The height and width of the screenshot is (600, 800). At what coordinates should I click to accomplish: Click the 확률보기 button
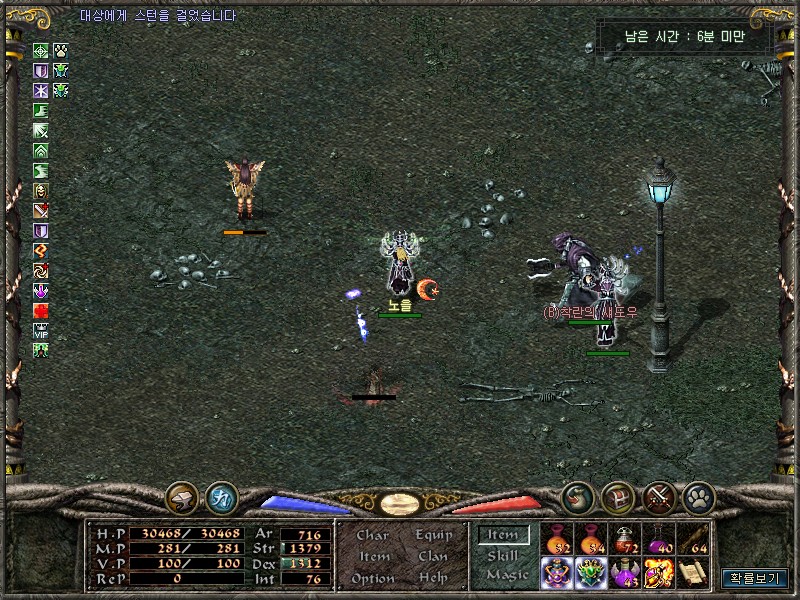pos(755,578)
